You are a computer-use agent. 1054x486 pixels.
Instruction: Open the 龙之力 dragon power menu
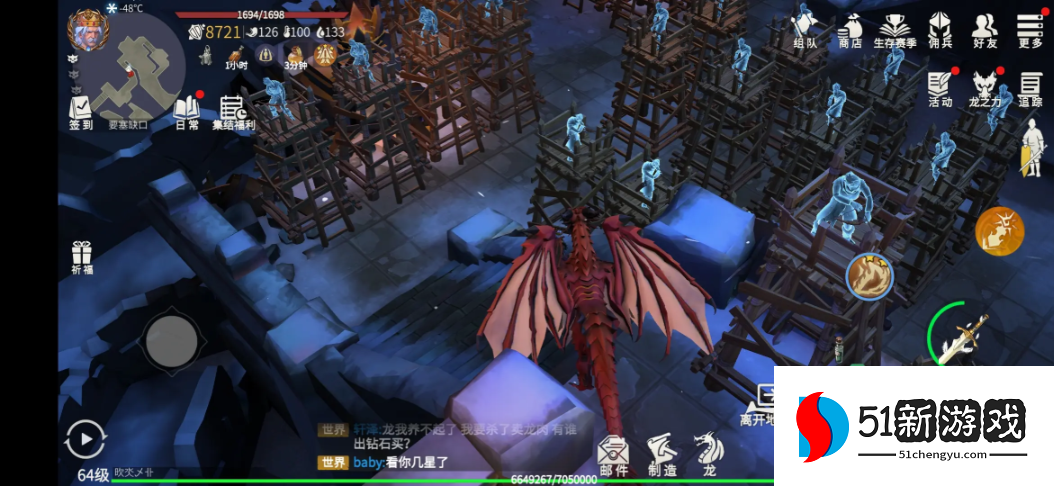tap(986, 88)
